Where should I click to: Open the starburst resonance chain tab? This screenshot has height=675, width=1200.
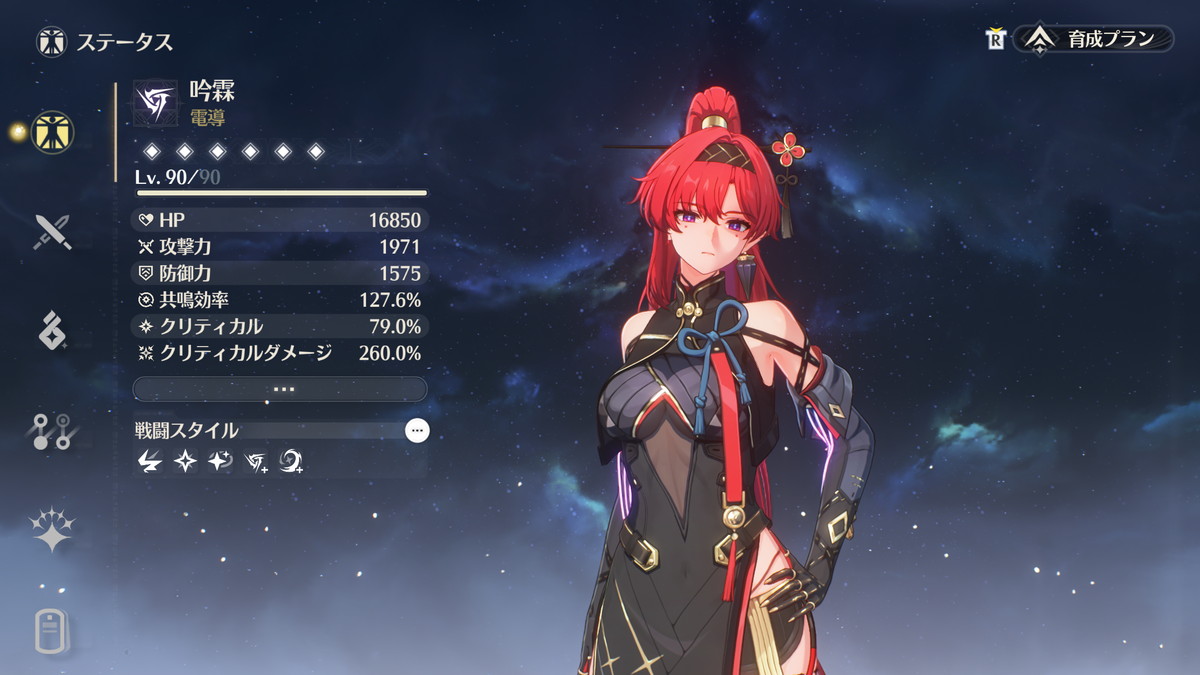52,530
